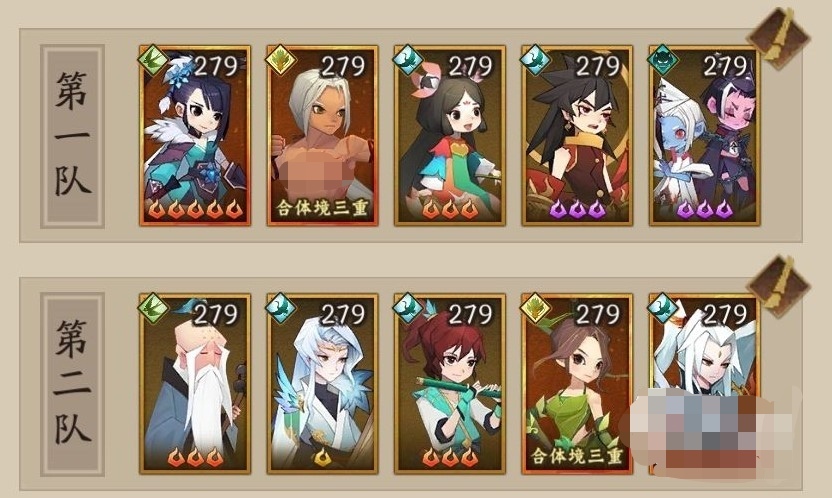Select the white-bearded old man card
This screenshot has height=498, width=832.
195,383
